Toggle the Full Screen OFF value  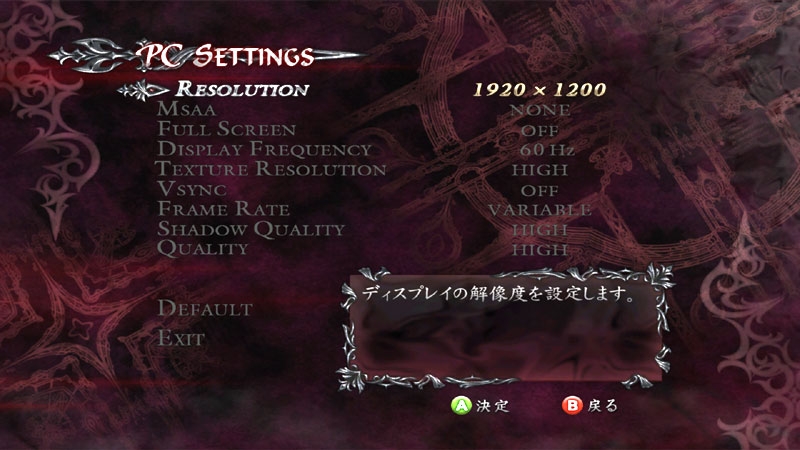pos(539,130)
